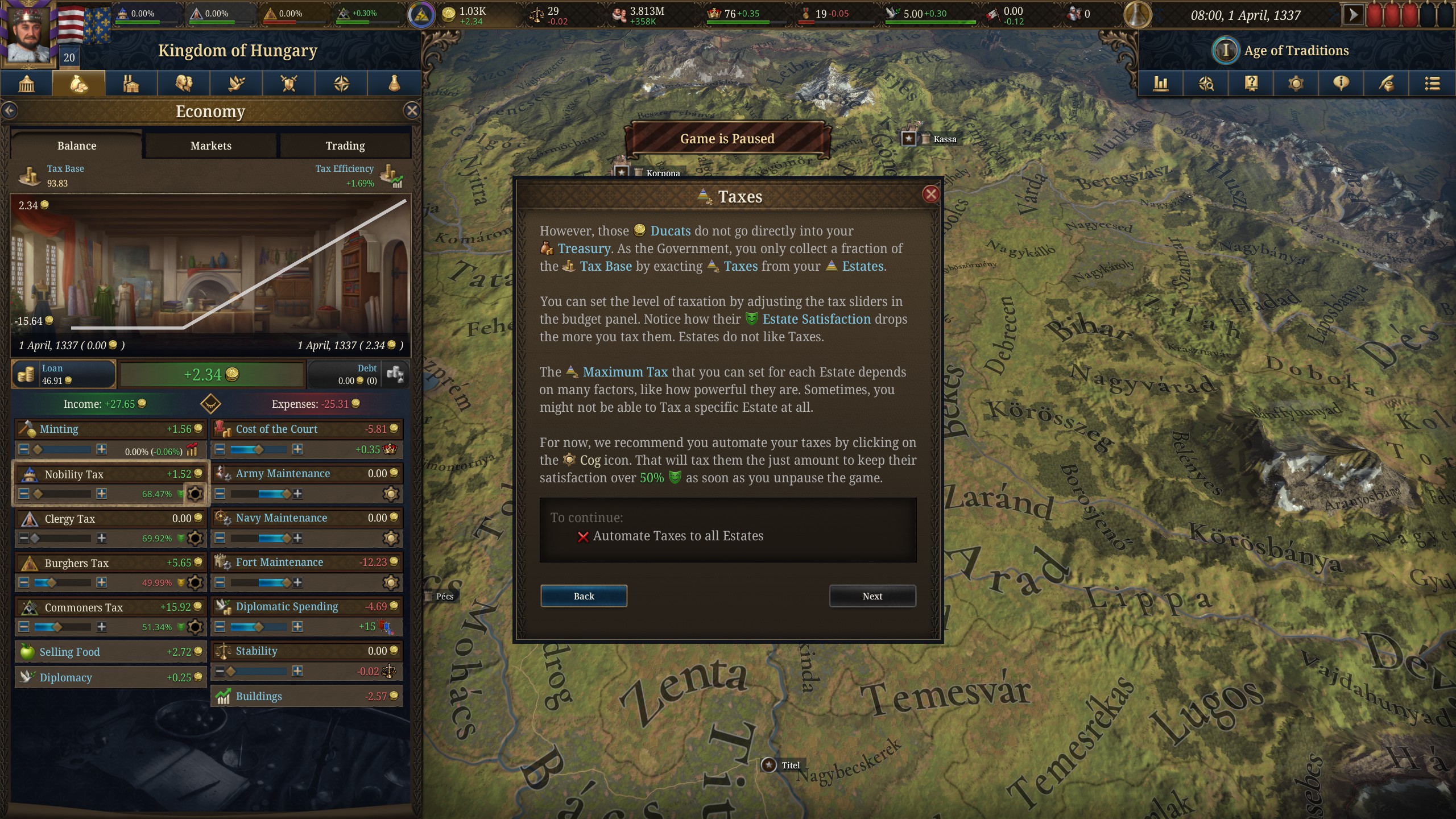The height and width of the screenshot is (819, 1456).
Task: Open the Government panel with the building icon
Action: click(x=27, y=84)
